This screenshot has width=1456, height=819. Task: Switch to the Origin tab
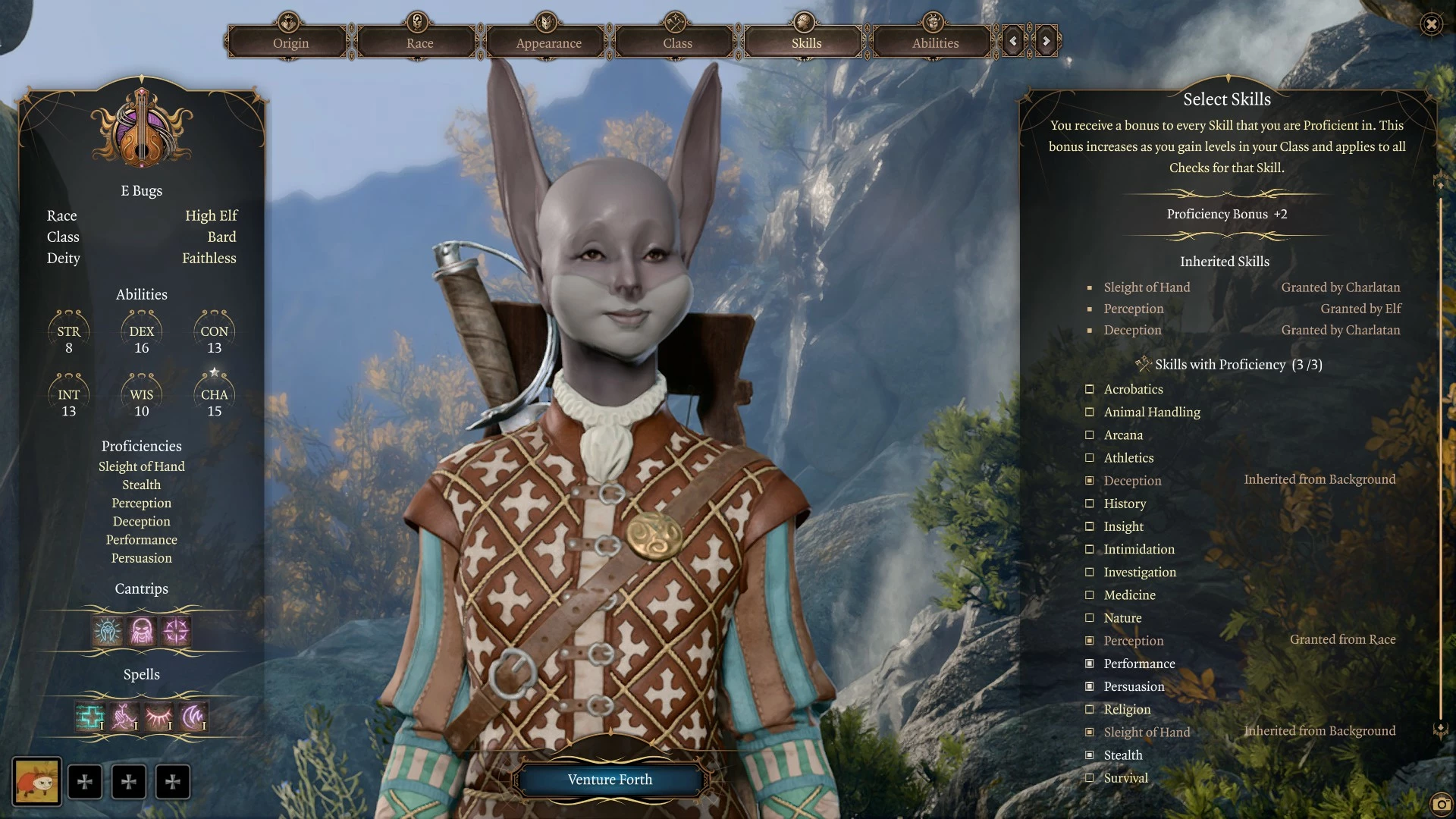(x=290, y=42)
